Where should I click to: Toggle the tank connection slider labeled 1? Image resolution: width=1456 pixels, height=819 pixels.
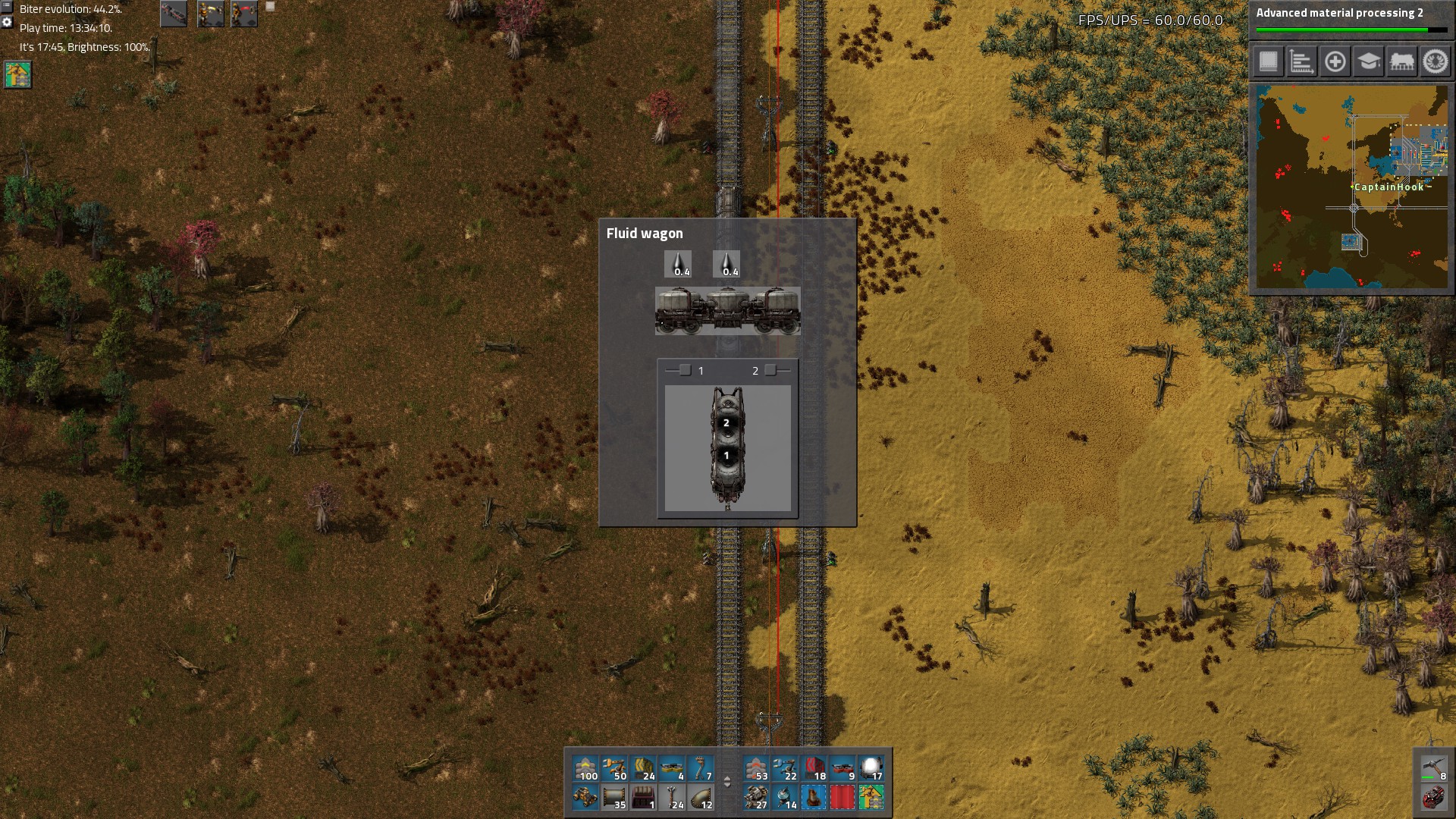coord(685,370)
